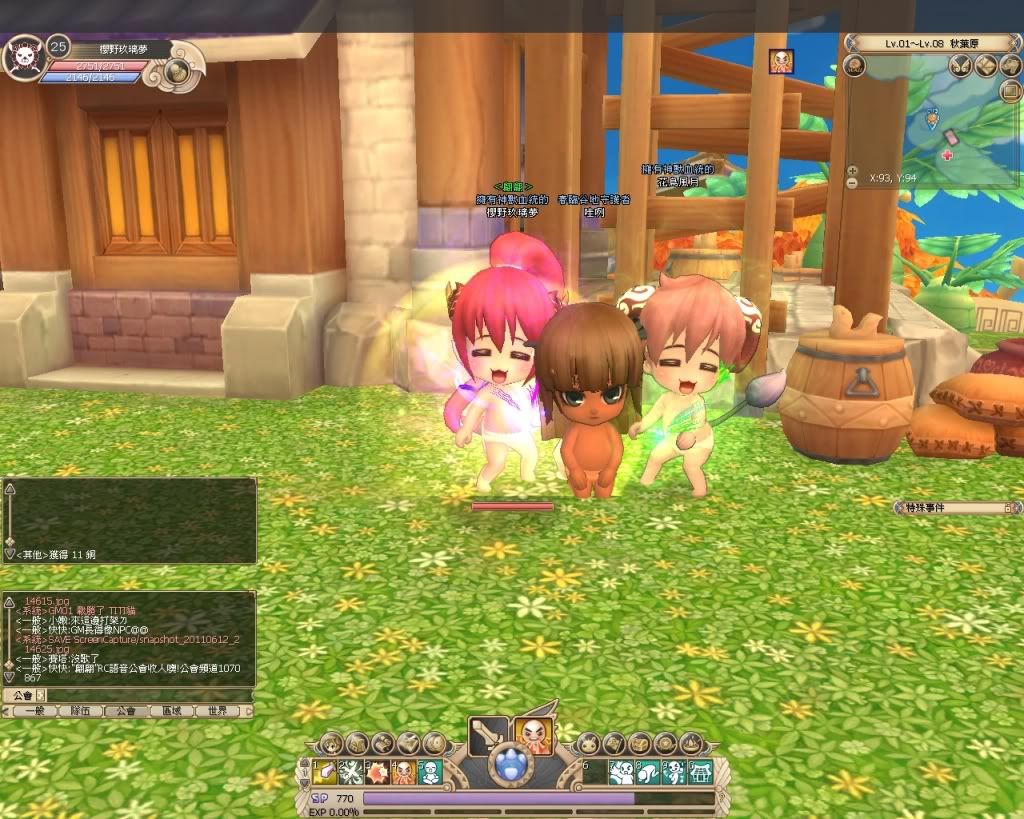This screenshot has height=819, width=1024.
Task: Switch chat to the 隊伍 (party) tab
Action: (x=80, y=711)
